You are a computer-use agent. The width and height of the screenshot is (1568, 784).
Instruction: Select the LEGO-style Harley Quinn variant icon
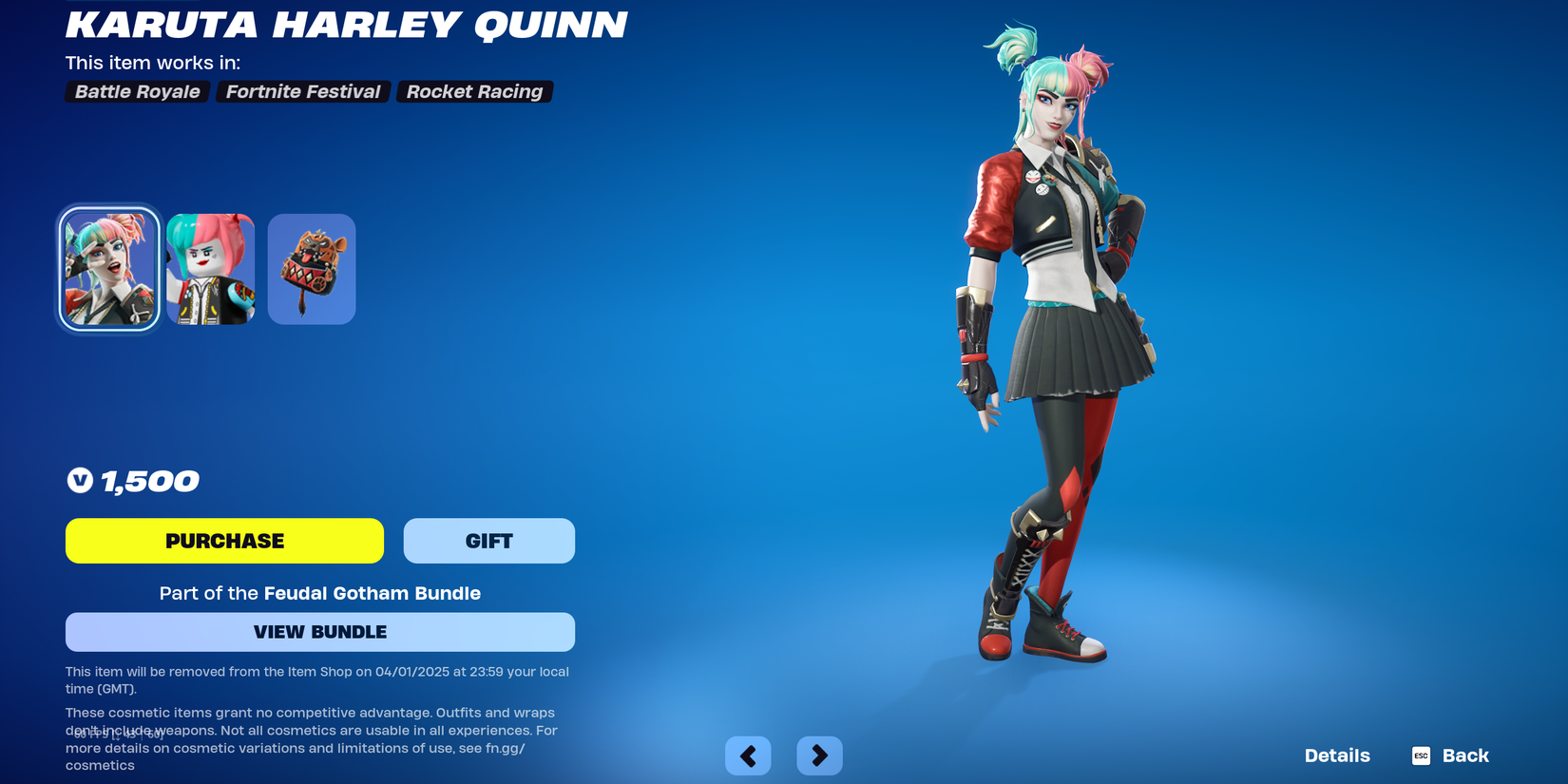click(209, 267)
